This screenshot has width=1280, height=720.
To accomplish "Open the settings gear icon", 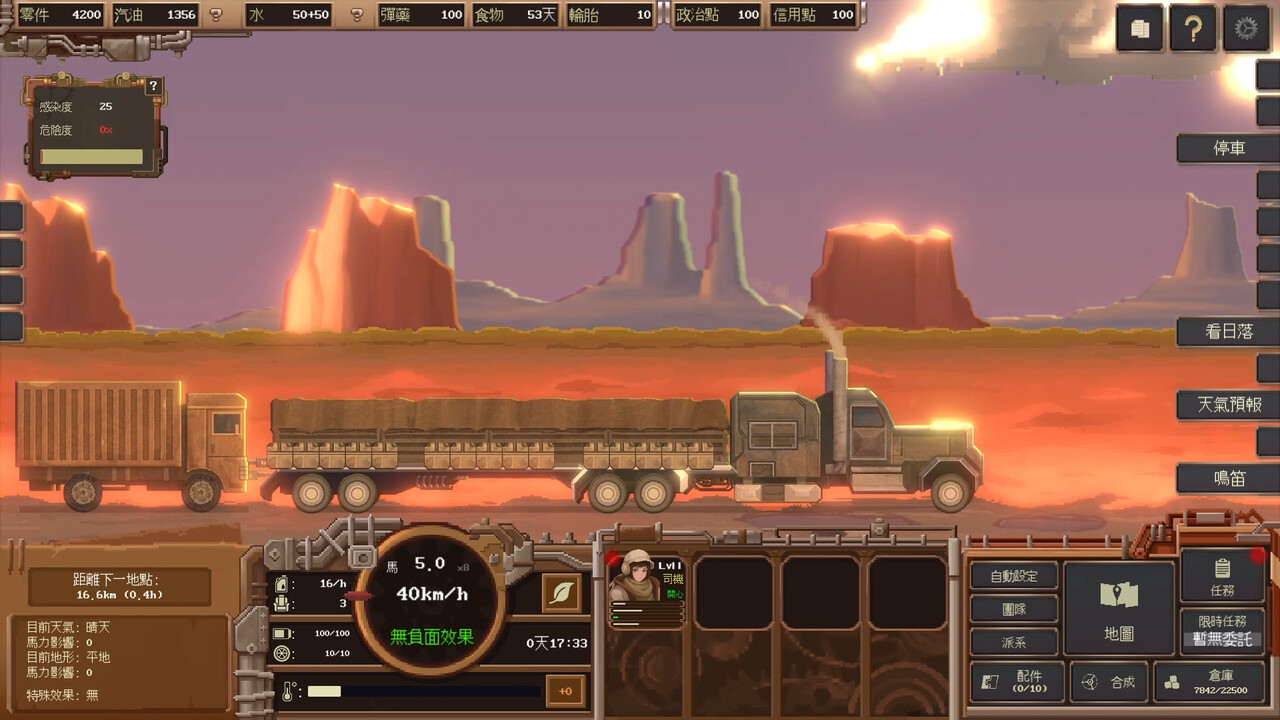I will (1245, 29).
